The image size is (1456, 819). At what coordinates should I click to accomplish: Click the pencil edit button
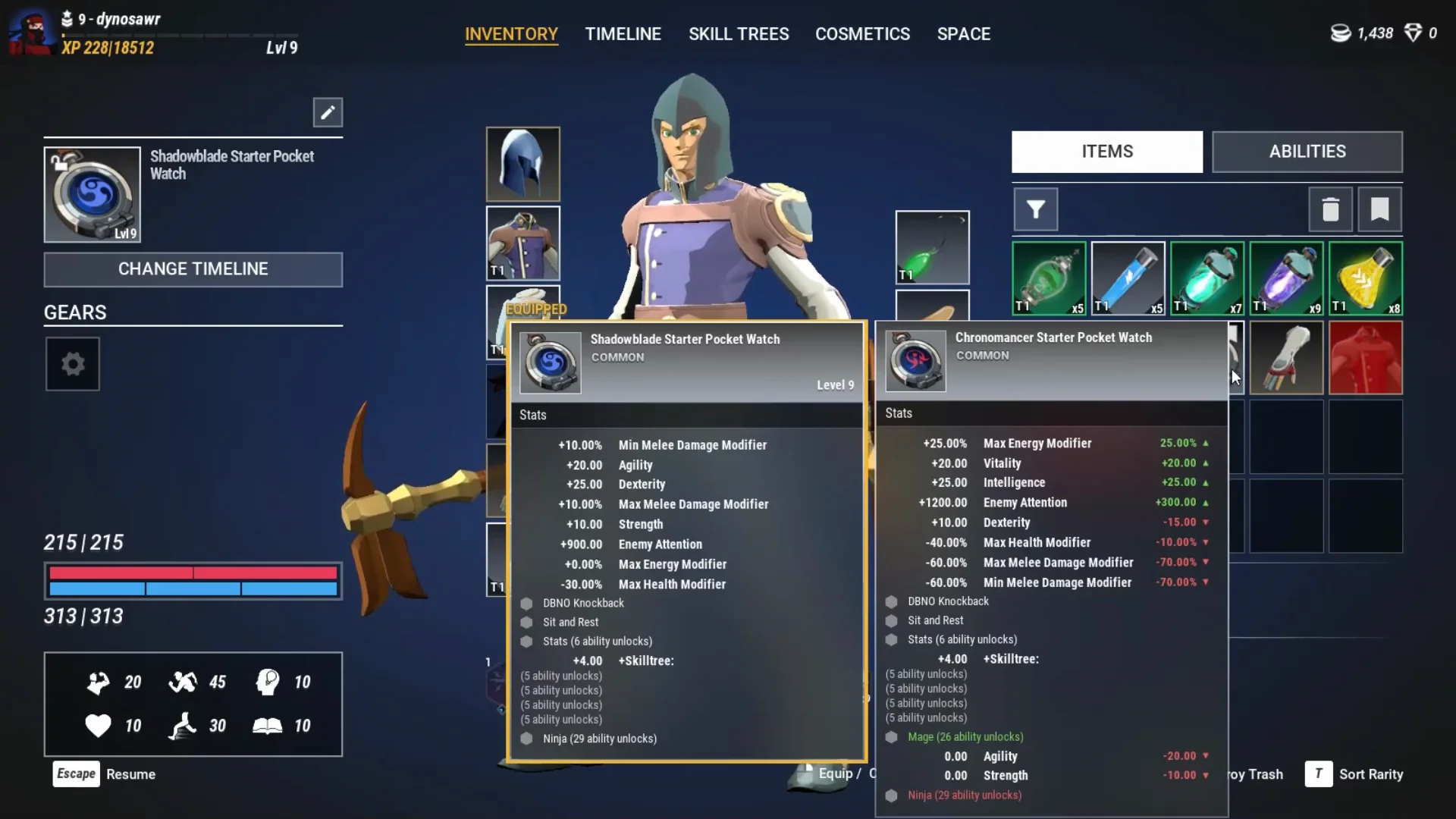pyautogui.click(x=328, y=113)
